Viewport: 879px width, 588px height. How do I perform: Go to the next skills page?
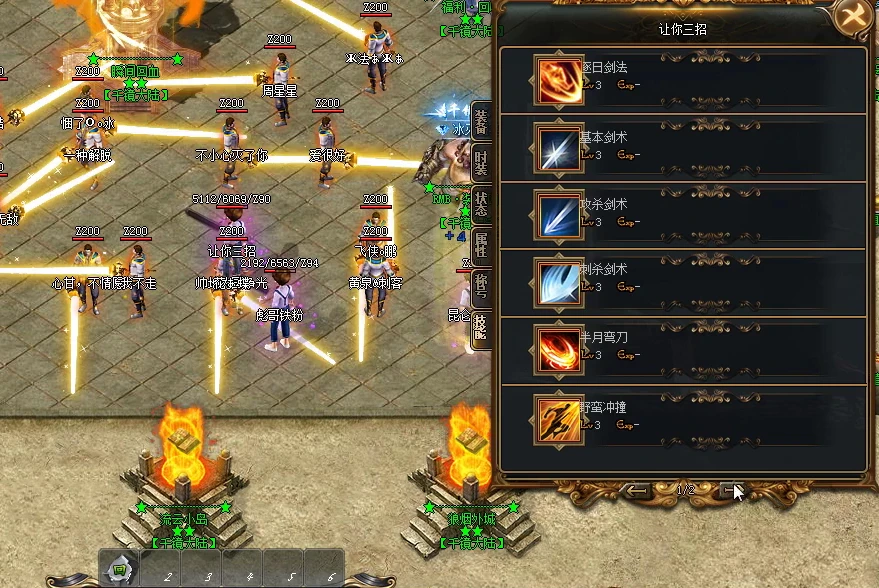pyautogui.click(x=731, y=490)
